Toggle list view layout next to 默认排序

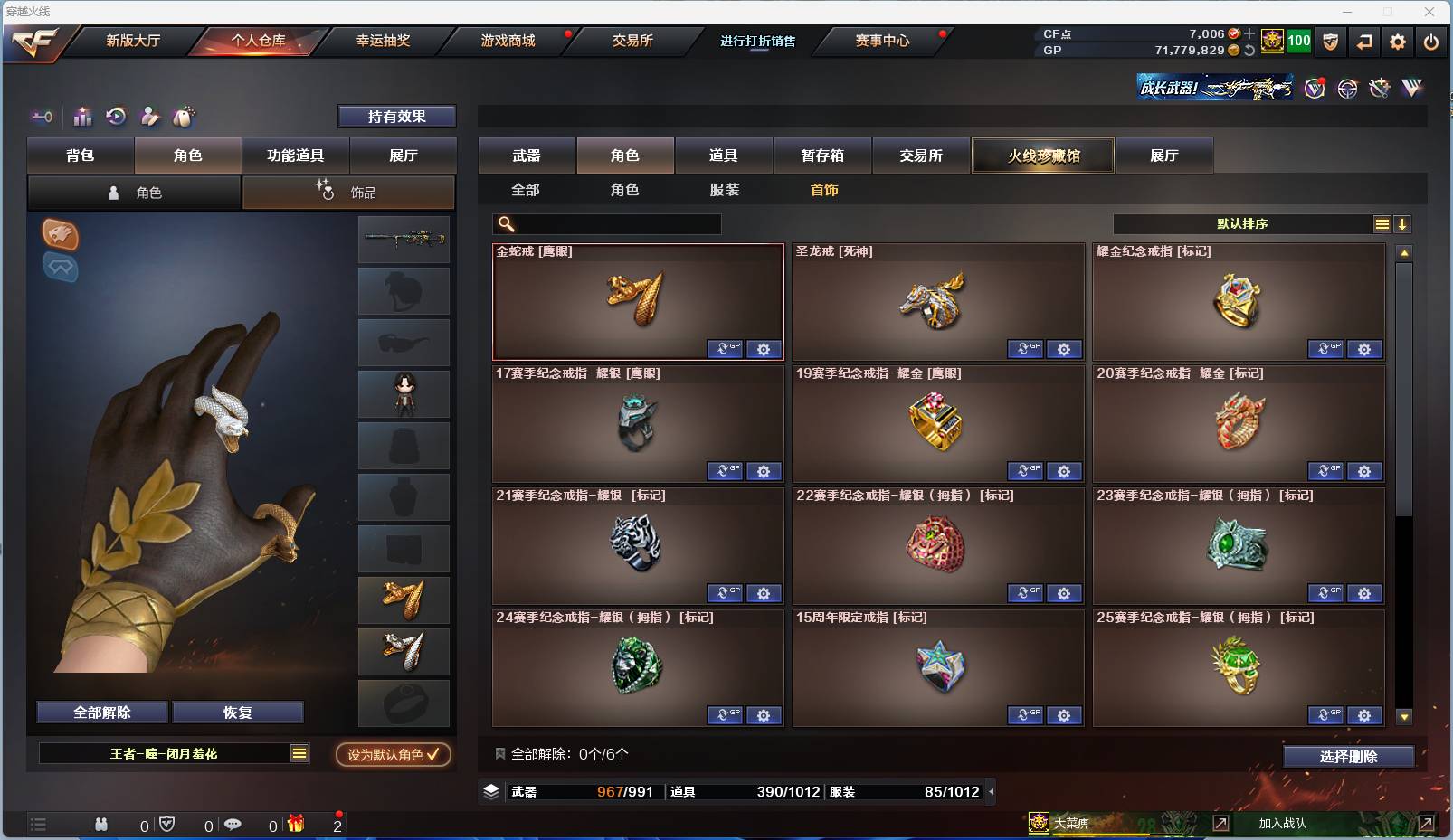coord(1382,223)
